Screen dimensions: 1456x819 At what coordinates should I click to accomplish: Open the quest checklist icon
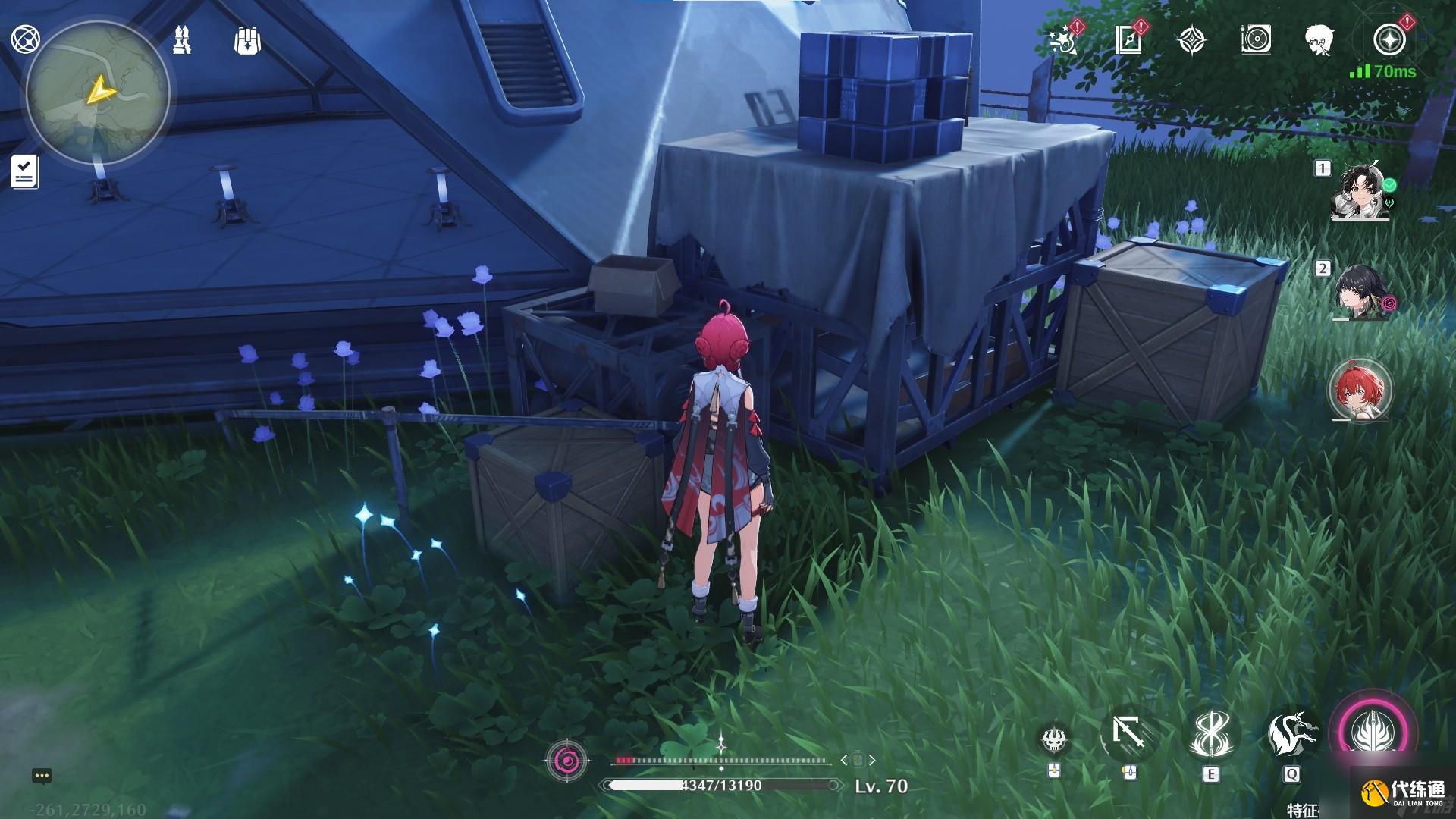pos(25,171)
